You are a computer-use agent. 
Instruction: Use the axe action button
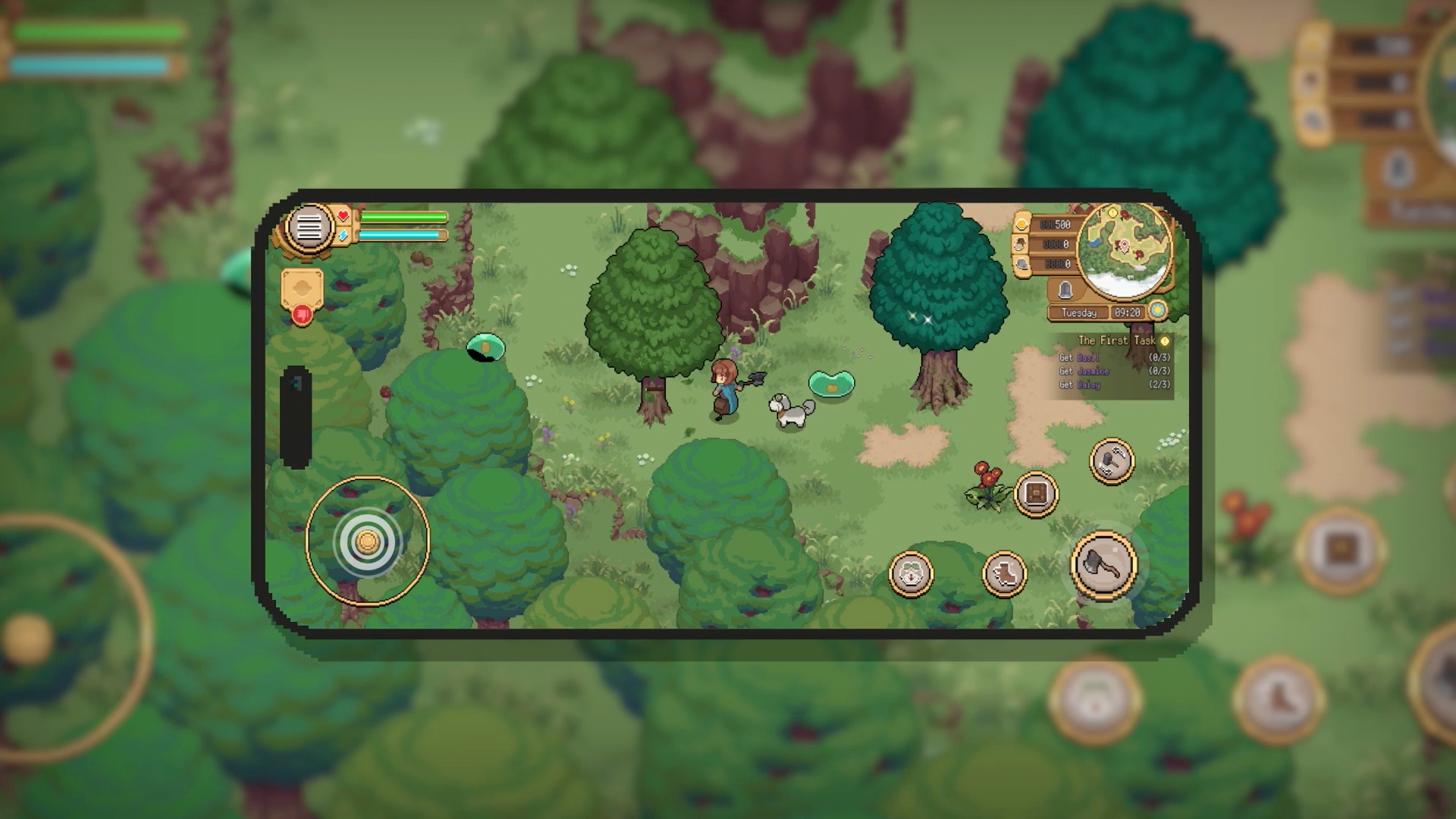coord(1103,565)
